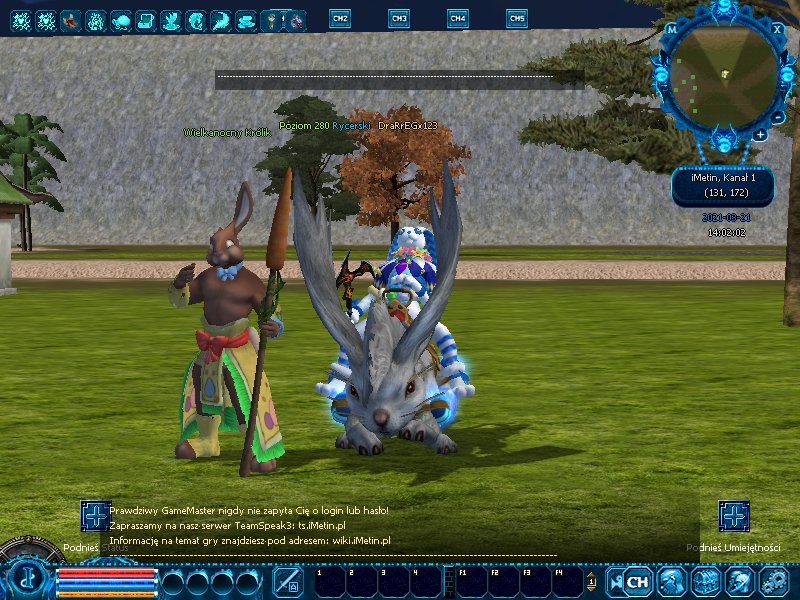This screenshot has height=600, width=800.
Task: Click the iMetin, Kanał 1 location panel
Action: point(730,184)
